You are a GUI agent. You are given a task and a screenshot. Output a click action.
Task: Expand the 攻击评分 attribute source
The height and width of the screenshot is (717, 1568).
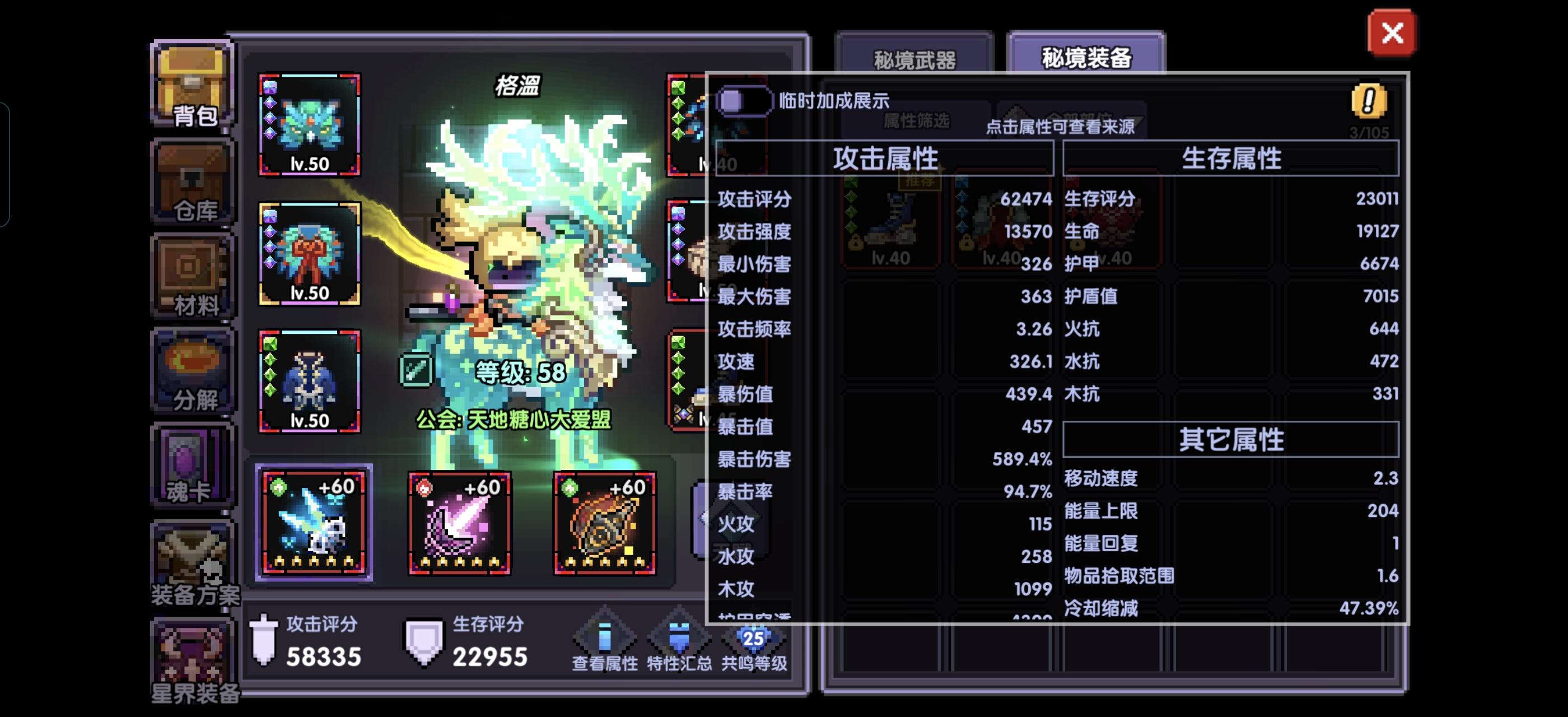(x=755, y=199)
